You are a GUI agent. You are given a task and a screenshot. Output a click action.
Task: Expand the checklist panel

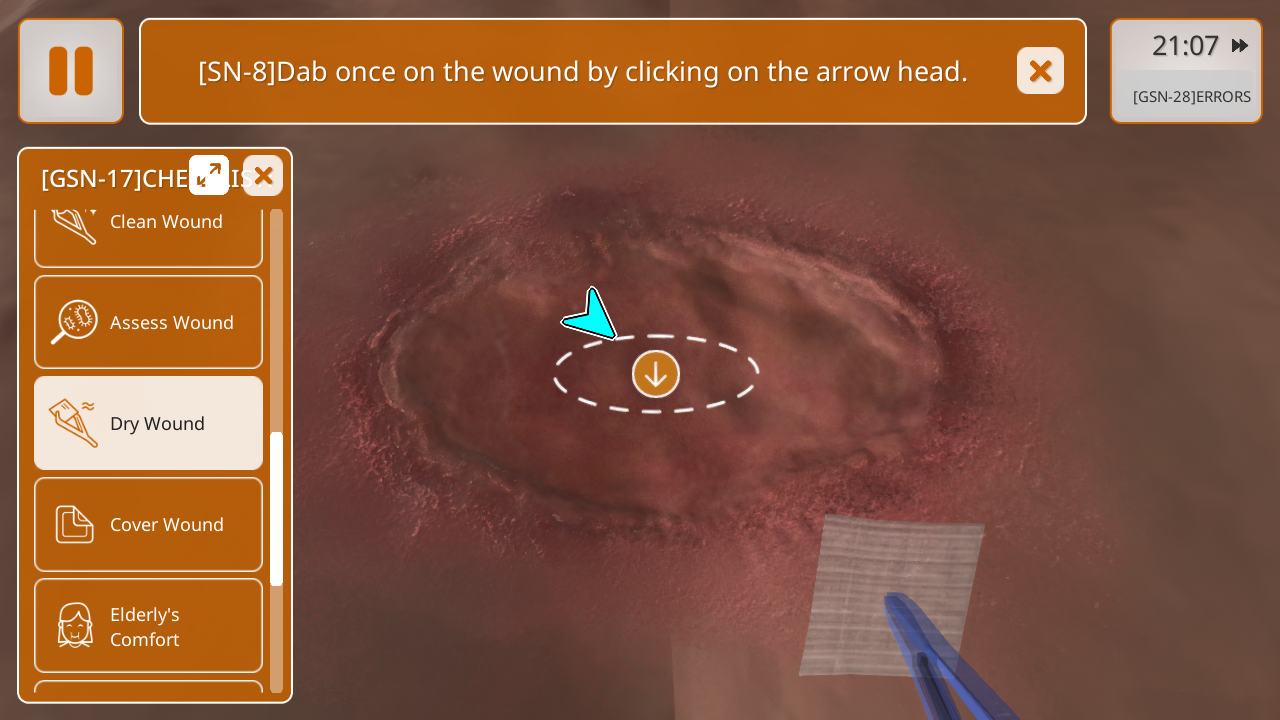(x=209, y=175)
